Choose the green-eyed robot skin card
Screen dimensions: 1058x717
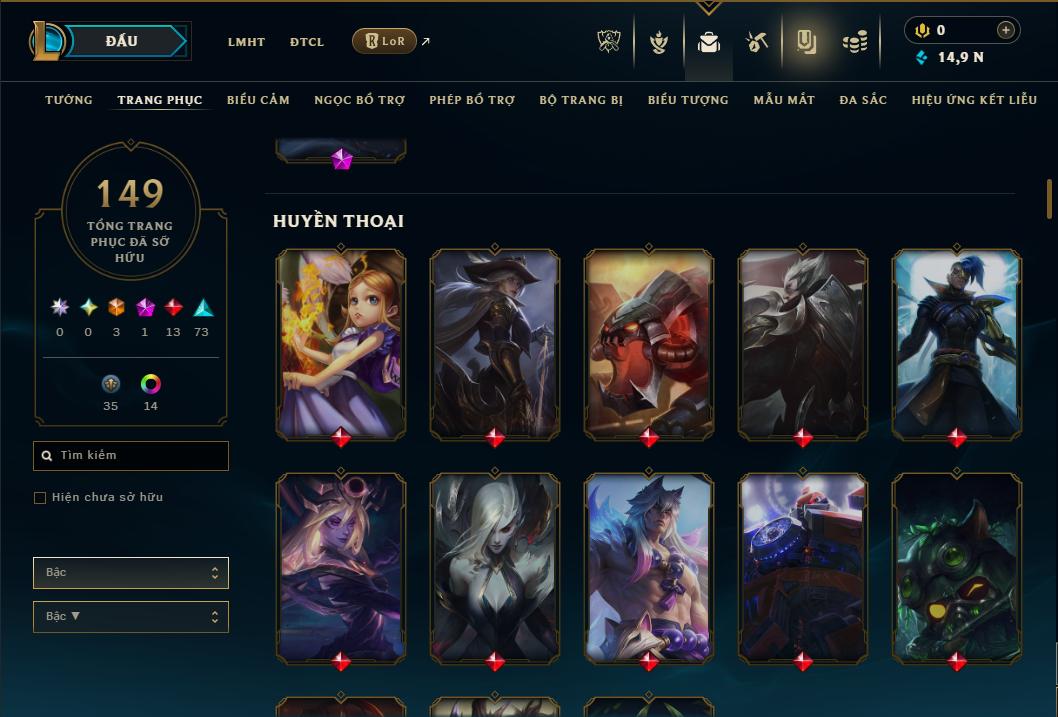pyautogui.click(x=957, y=566)
